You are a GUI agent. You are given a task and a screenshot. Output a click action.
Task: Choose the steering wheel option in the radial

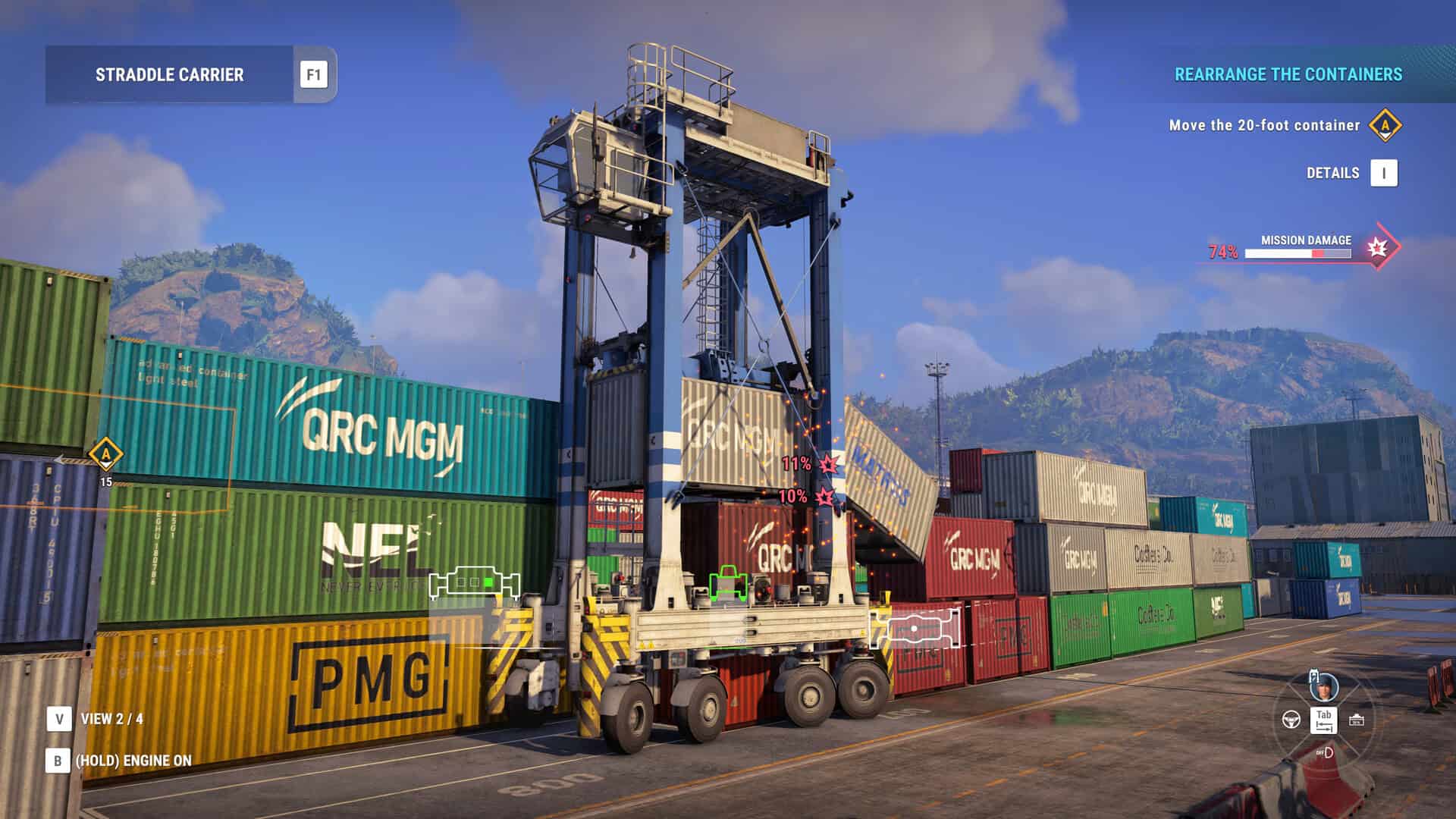(1291, 719)
